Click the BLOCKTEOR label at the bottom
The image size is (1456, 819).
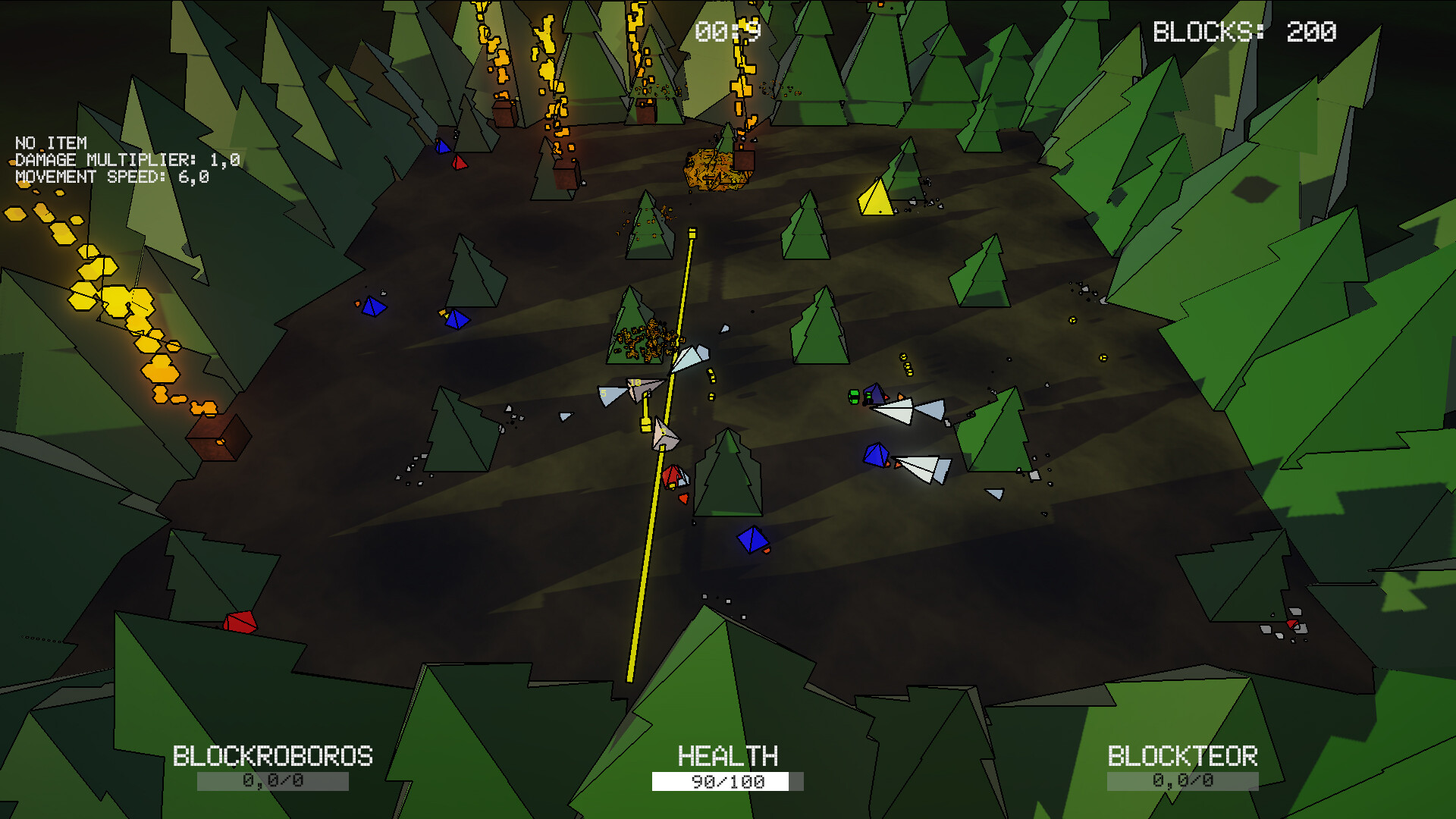(x=1181, y=756)
